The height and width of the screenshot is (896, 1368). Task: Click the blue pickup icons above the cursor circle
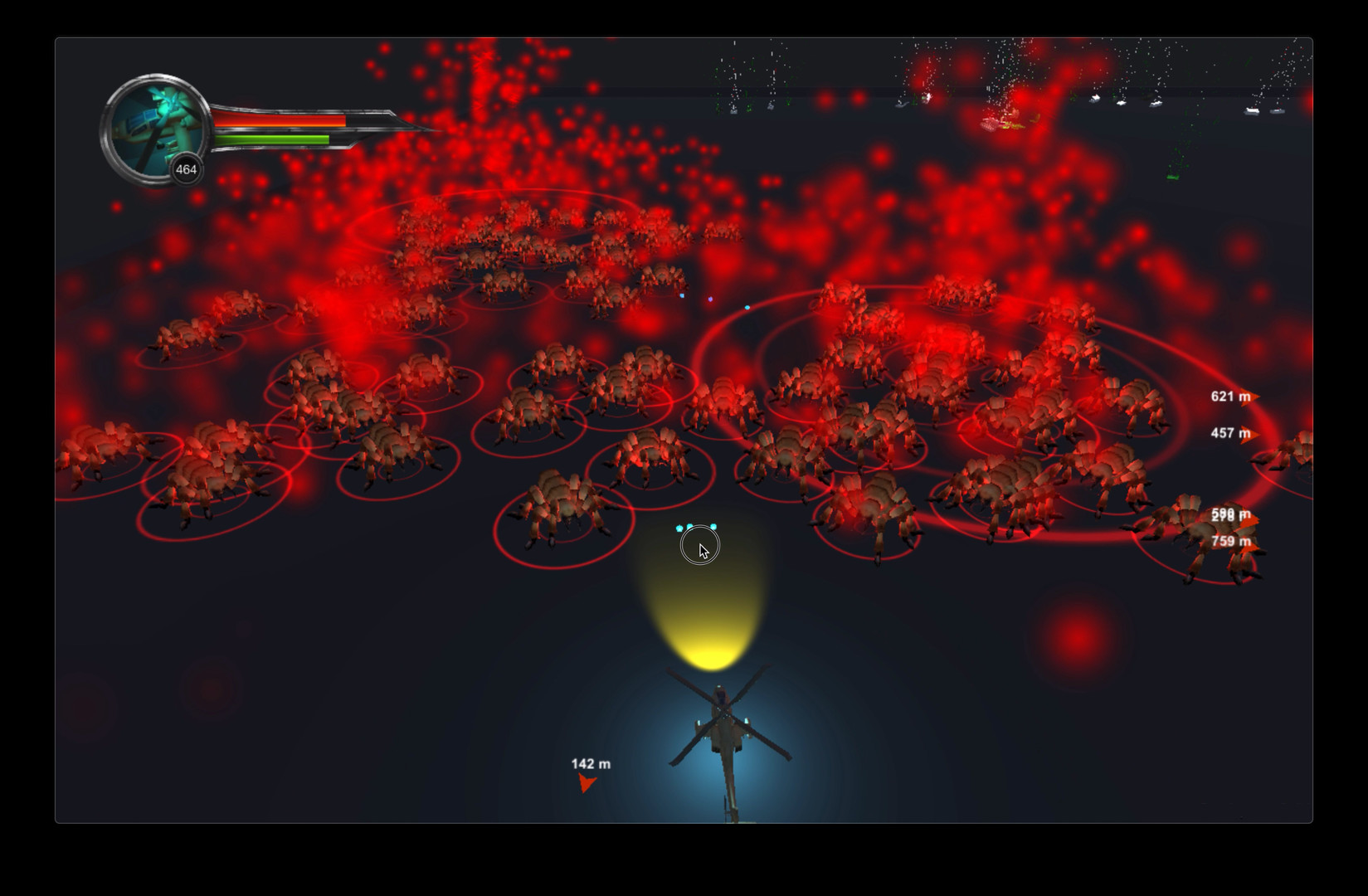[695, 526]
